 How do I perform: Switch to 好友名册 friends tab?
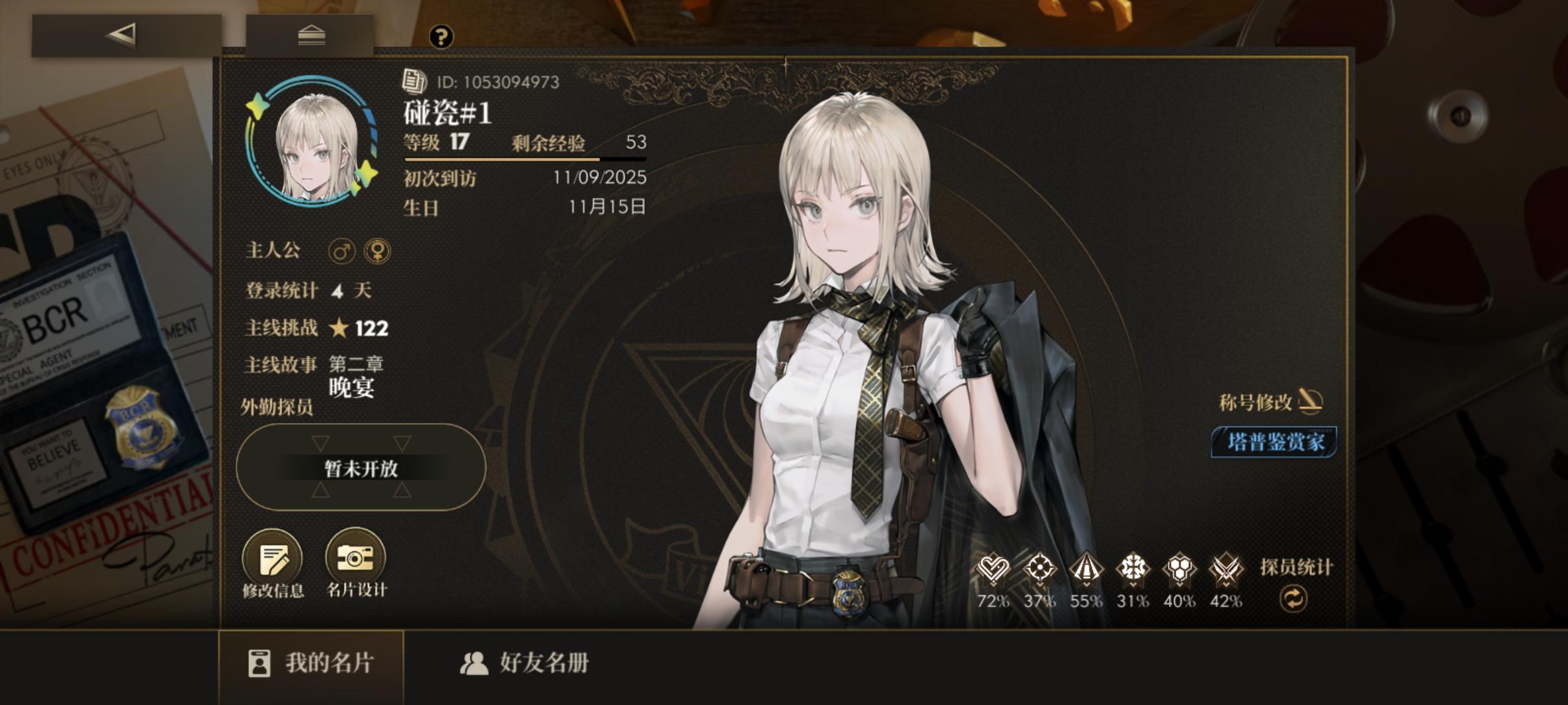(524, 663)
